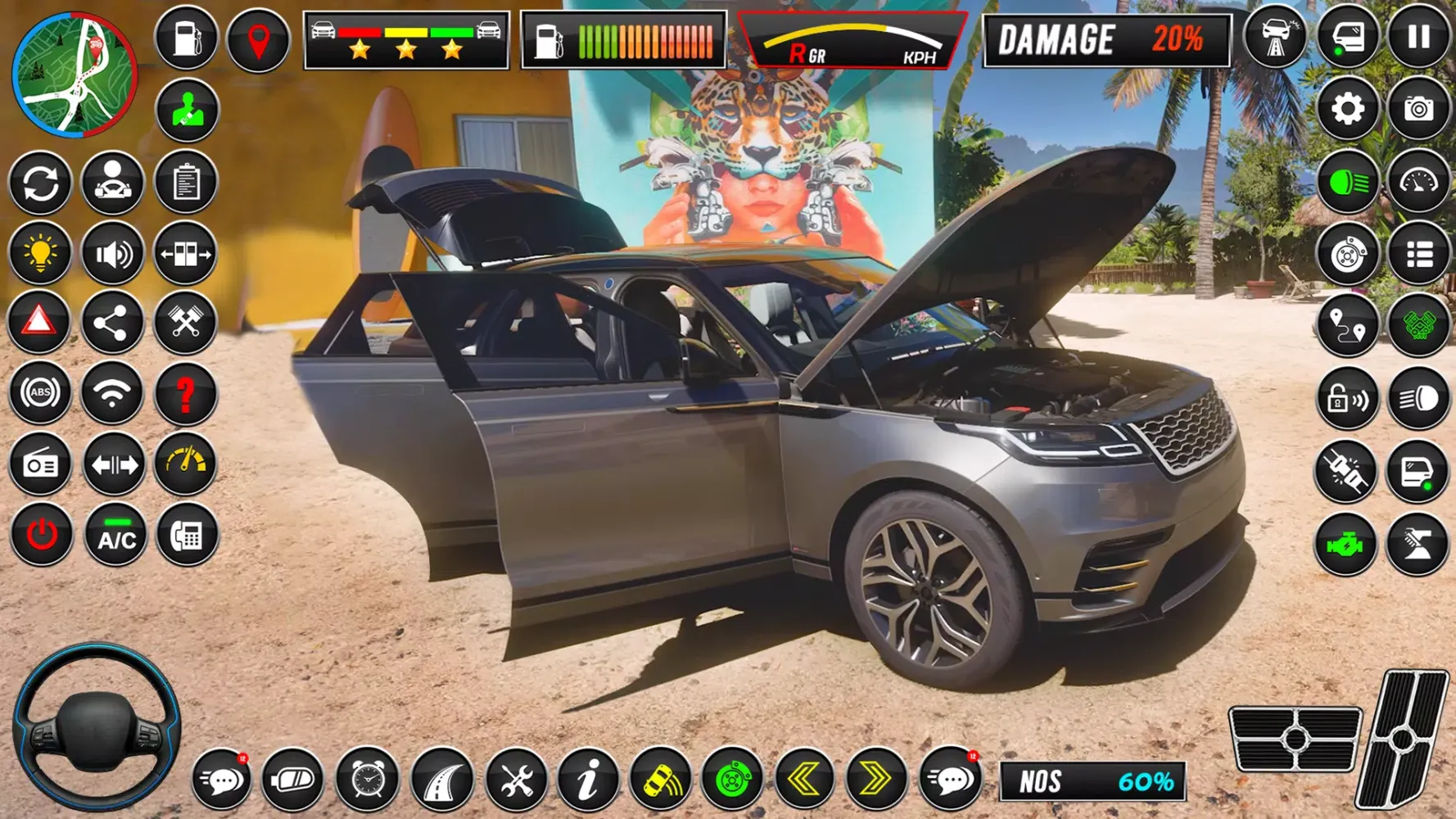The image size is (1456, 819).
Task: Pause the game
Action: 1420,36
